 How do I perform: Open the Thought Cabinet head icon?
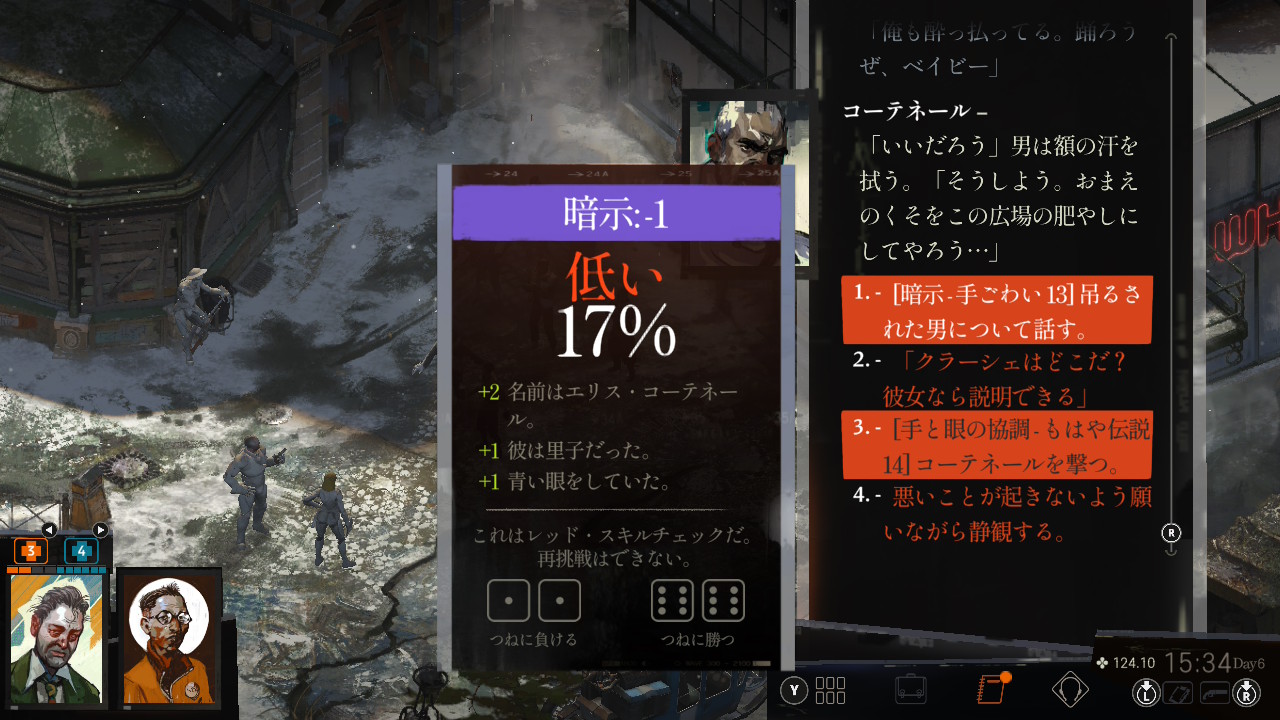click(1070, 689)
